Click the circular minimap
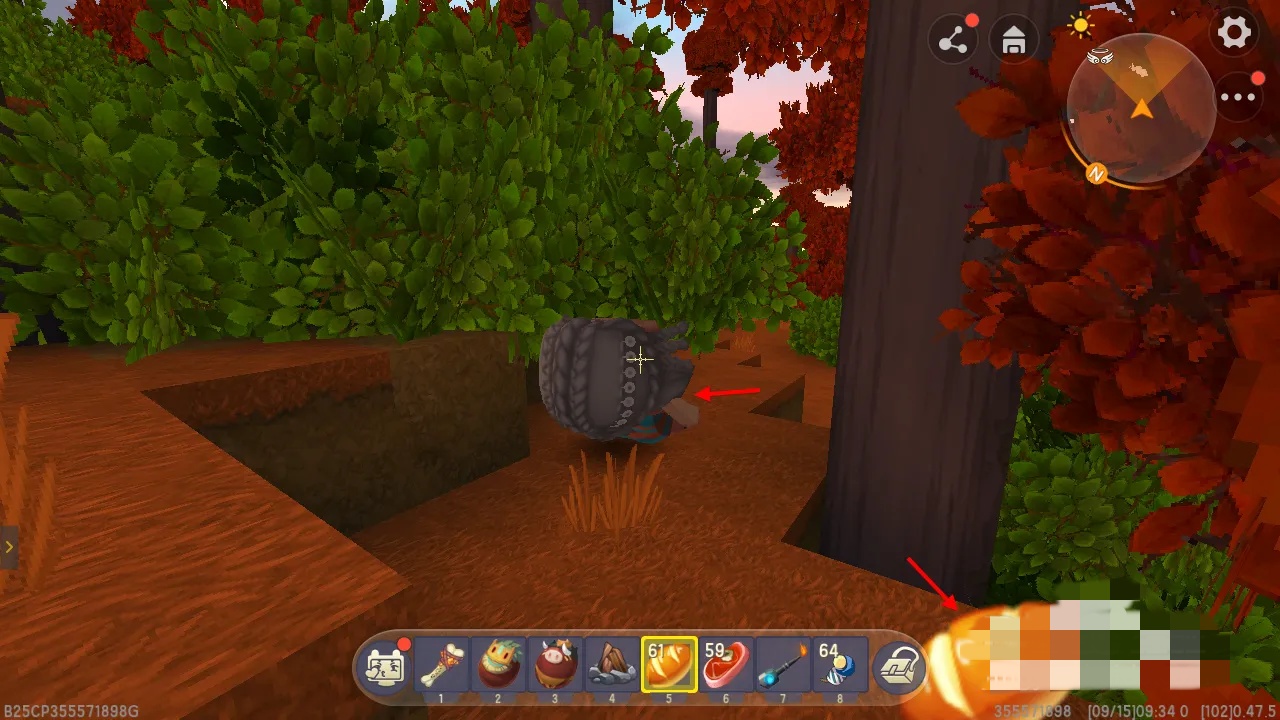Image resolution: width=1280 pixels, height=720 pixels. pos(1141,108)
